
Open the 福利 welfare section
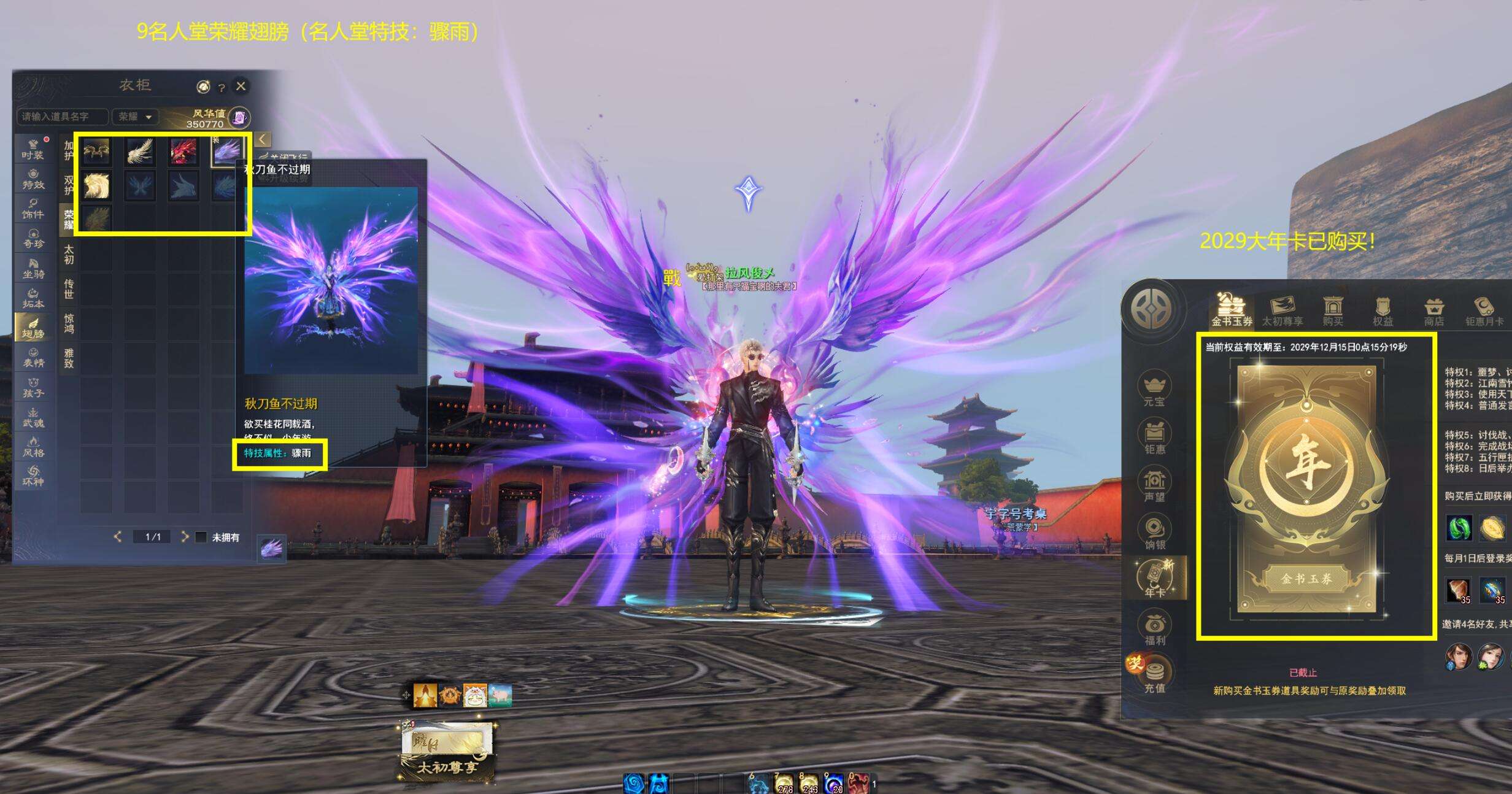pos(1154,628)
